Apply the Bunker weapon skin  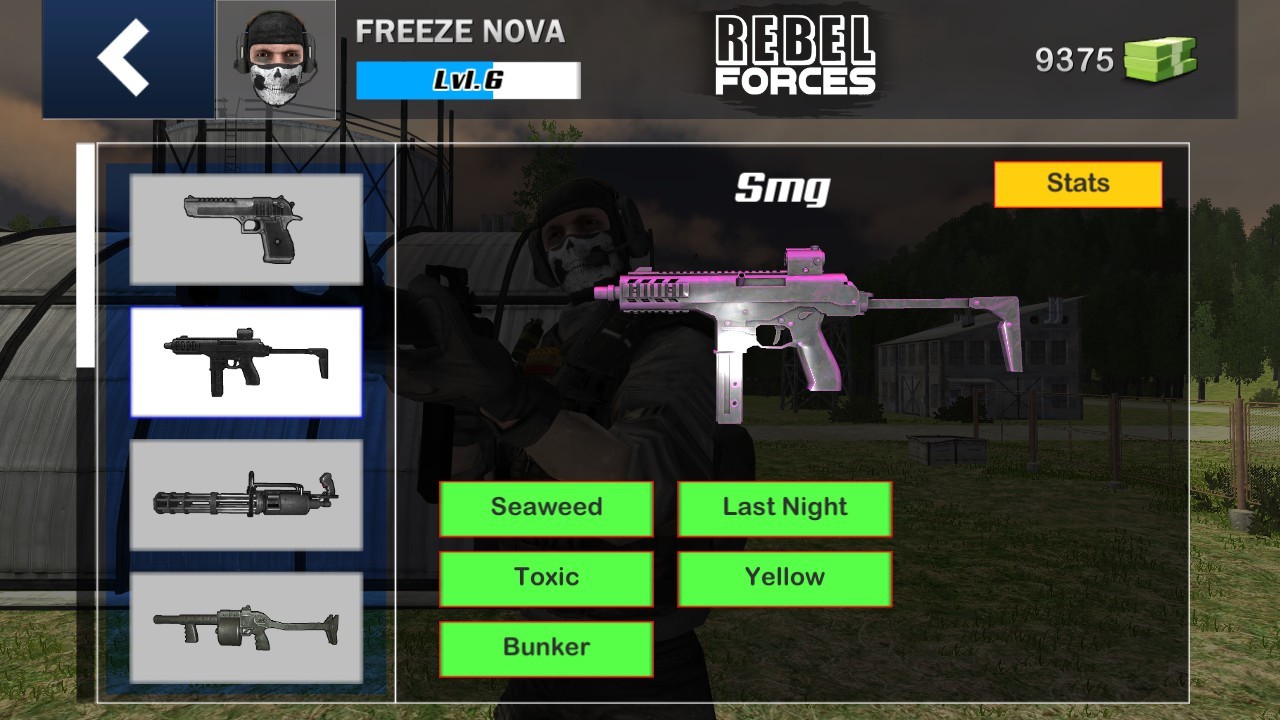546,648
